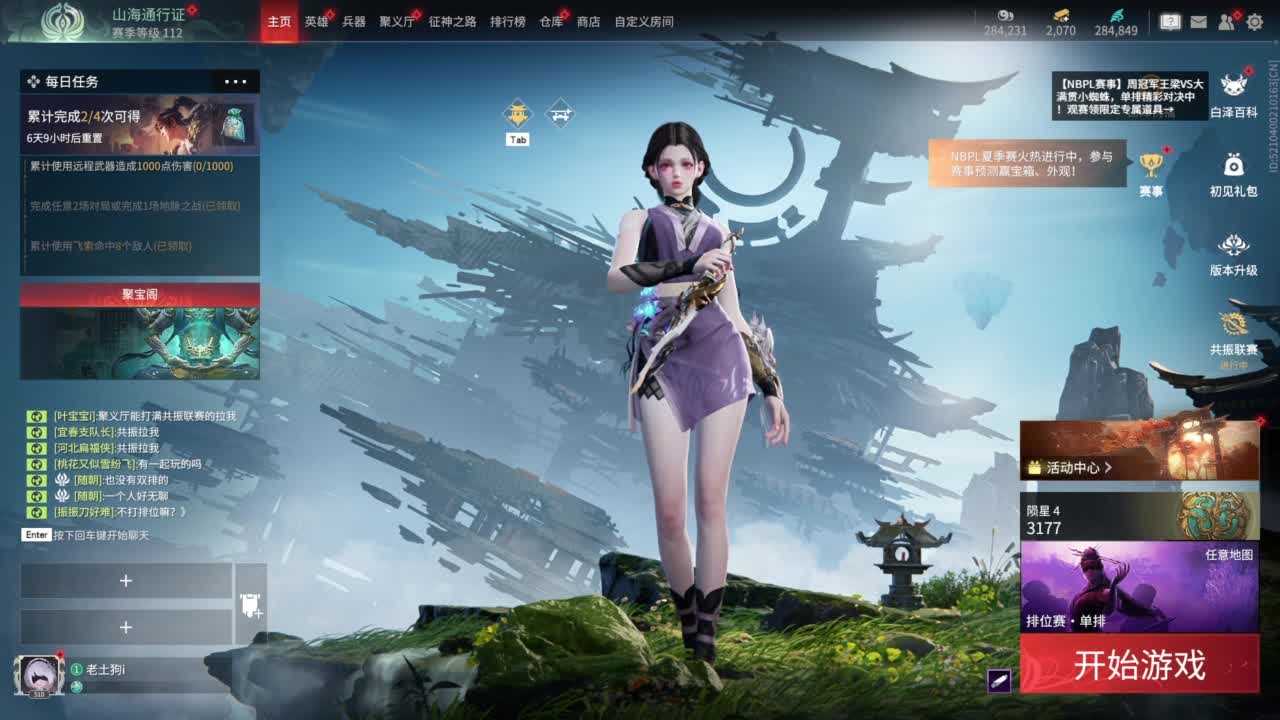The width and height of the screenshot is (1280, 720).
Task: Open the mail inbox icon
Action: click(x=1199, y=19)
